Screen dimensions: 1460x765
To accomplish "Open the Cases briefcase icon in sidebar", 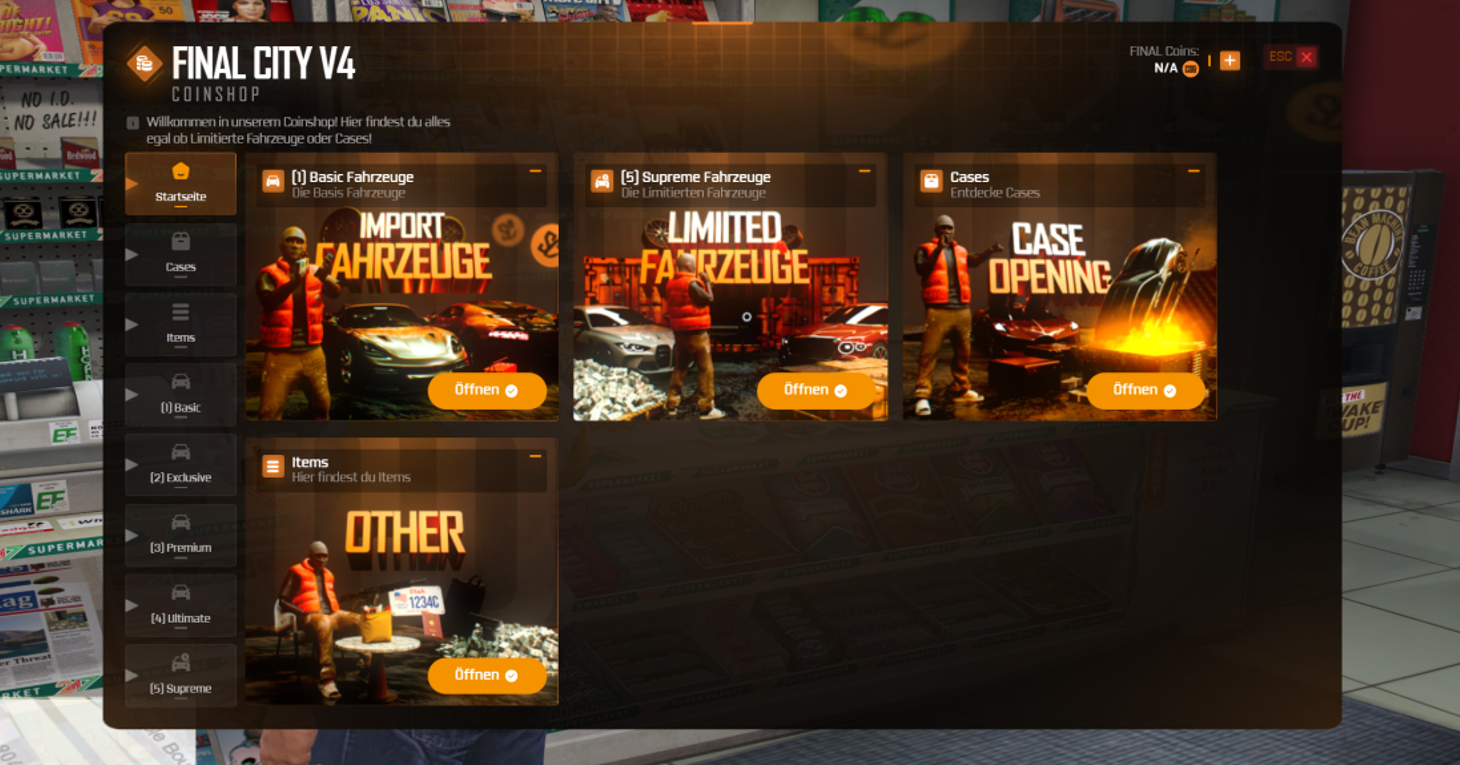I will coord(181,241).
